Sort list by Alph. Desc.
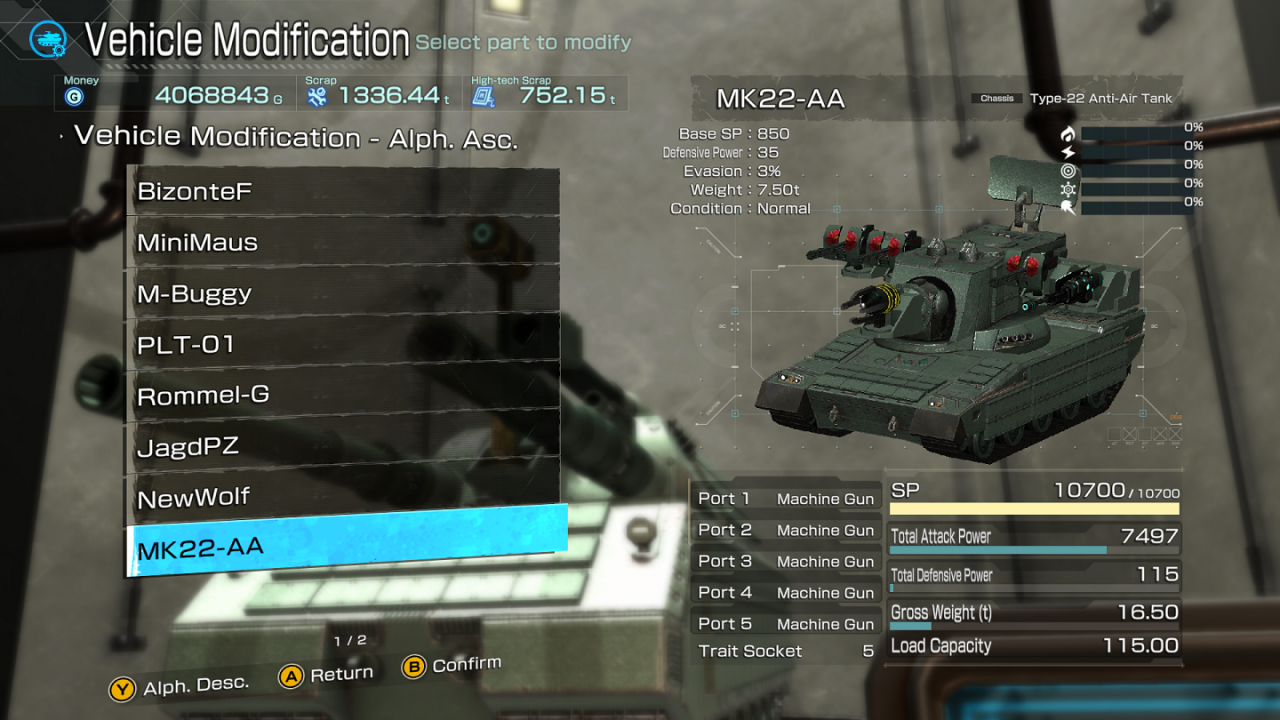 tap(181, 687)
